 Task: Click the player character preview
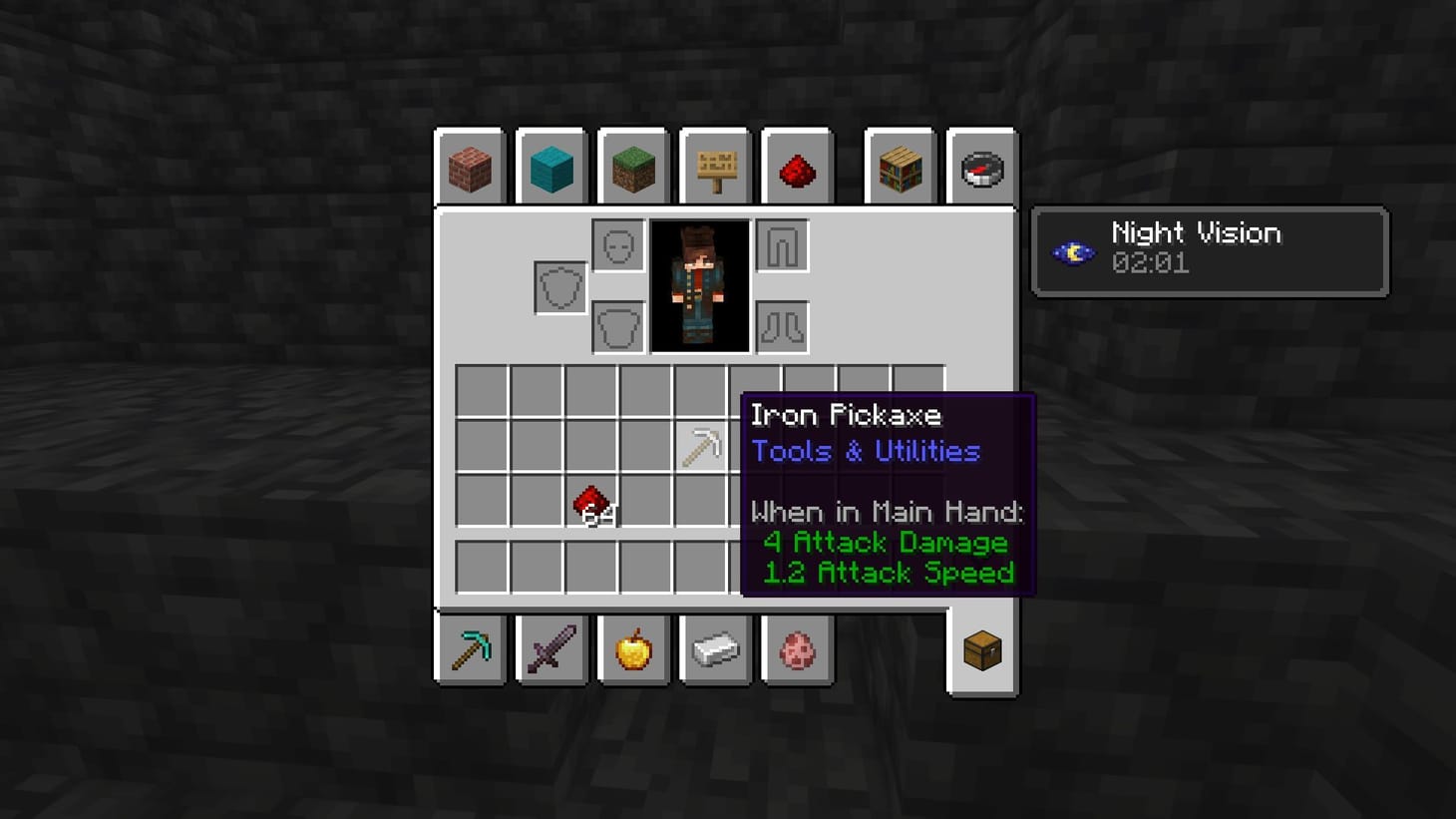[x=701, y=286]
